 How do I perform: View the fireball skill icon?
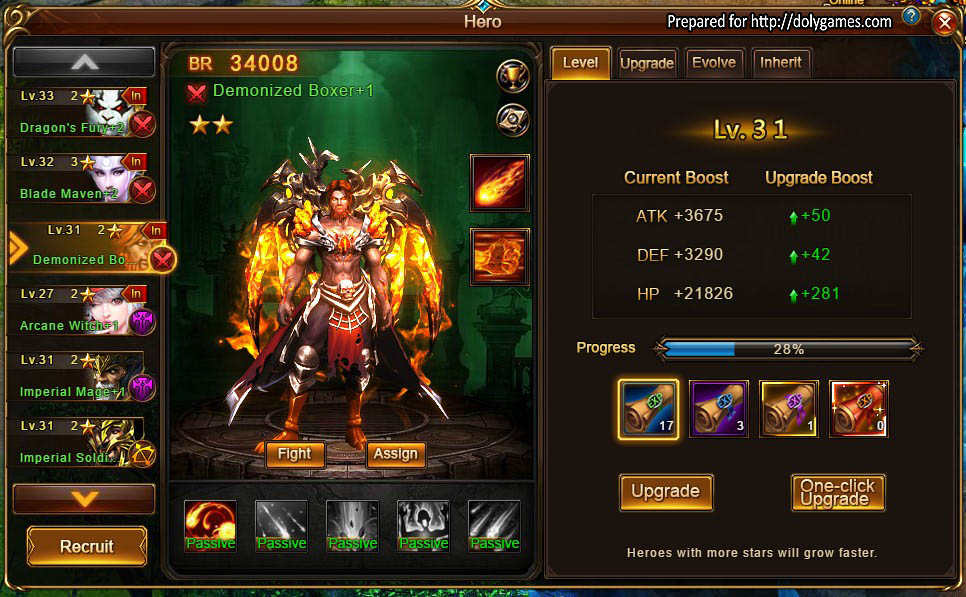(499, 184)
